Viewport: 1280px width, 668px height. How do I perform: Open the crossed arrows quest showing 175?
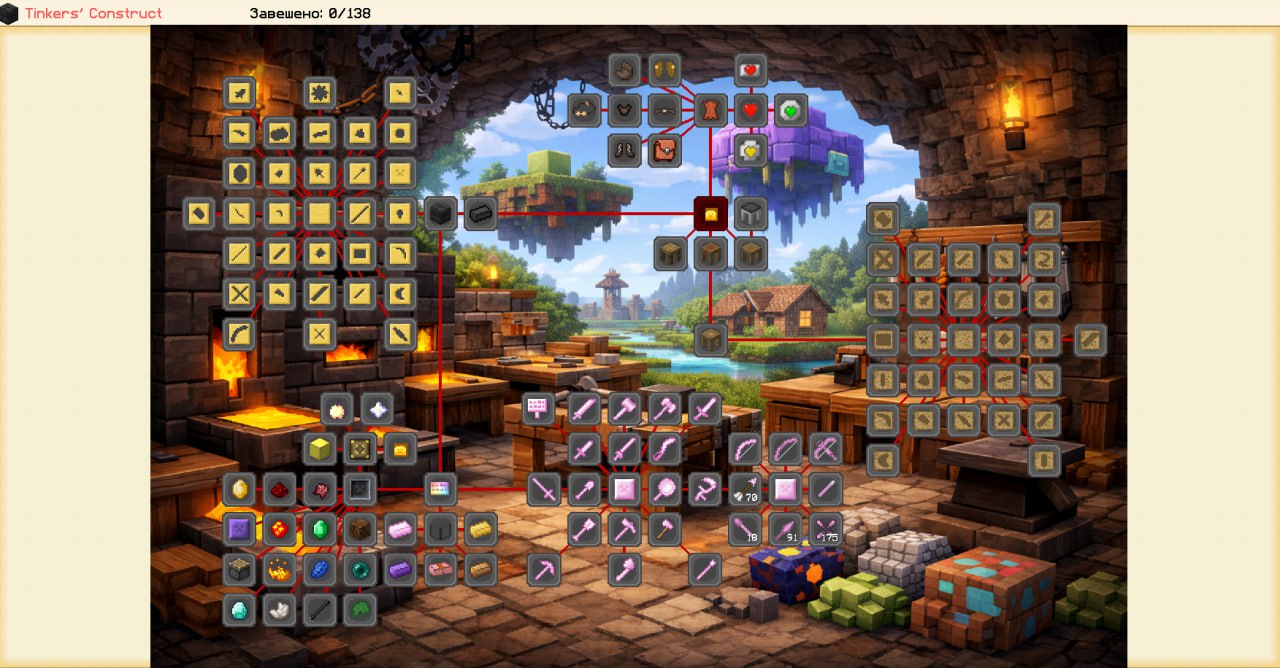pos(826,529)
